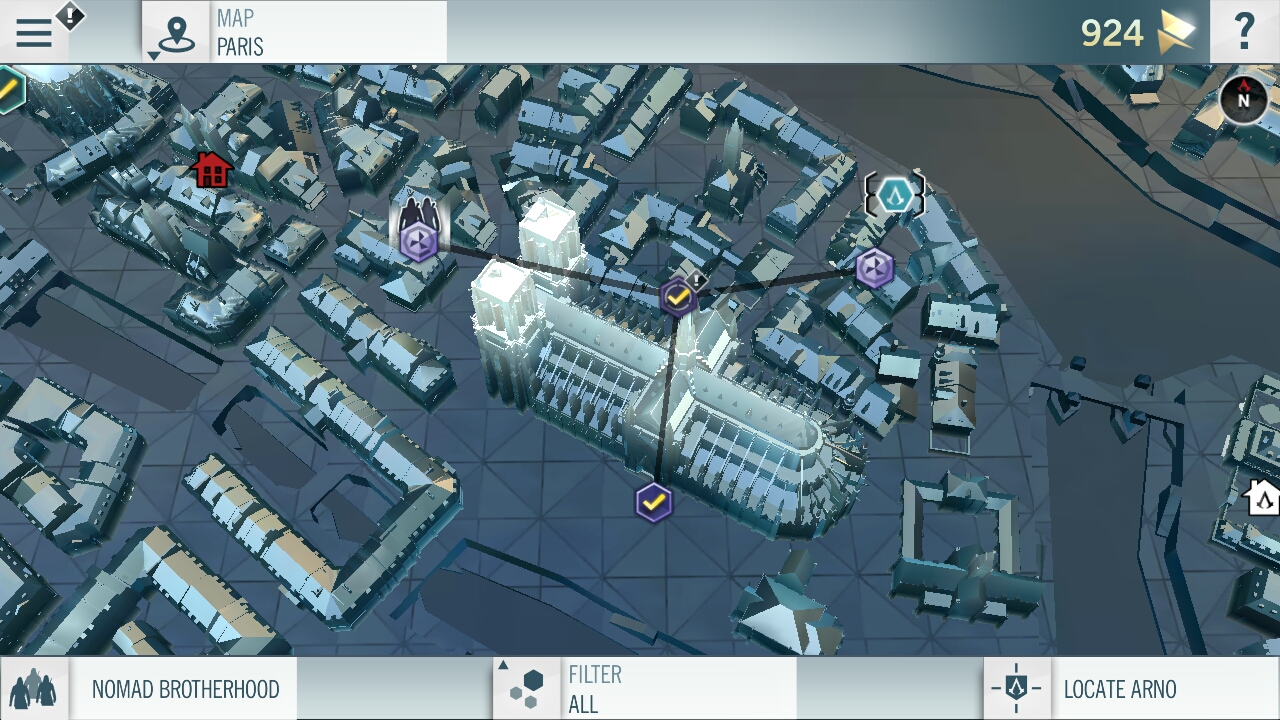Viewport: 1280px width, 720px height.
Task: Open the Nomad Brotherhood panel
Action: (150, 688)
